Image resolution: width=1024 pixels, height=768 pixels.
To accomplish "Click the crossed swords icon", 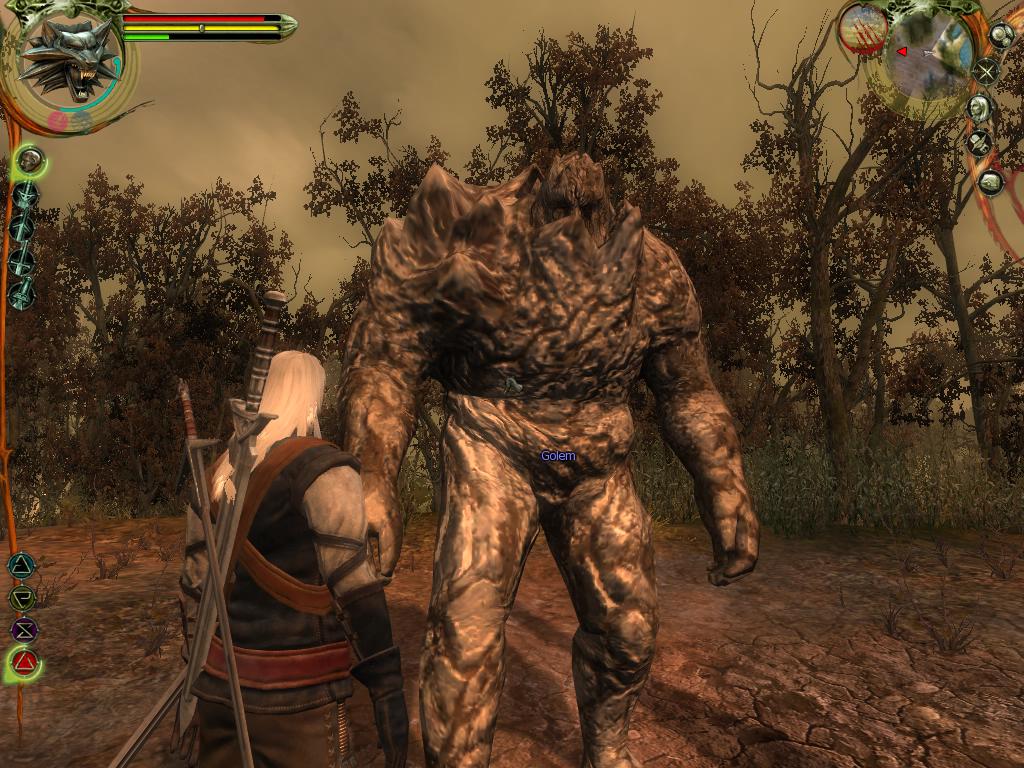I will tap(987, 71).
